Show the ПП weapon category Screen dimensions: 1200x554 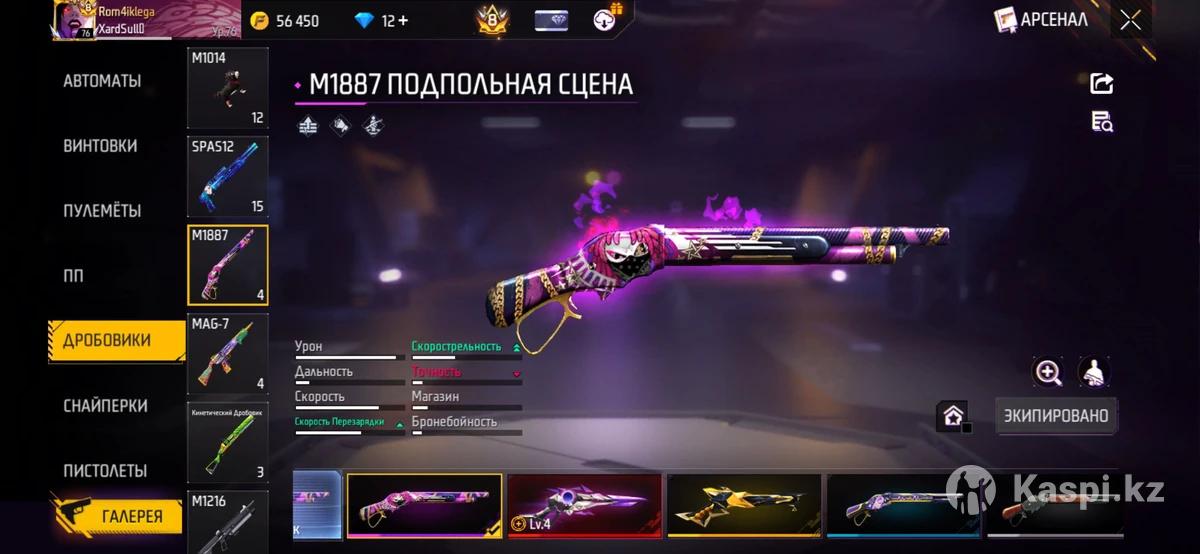(74, 276)
